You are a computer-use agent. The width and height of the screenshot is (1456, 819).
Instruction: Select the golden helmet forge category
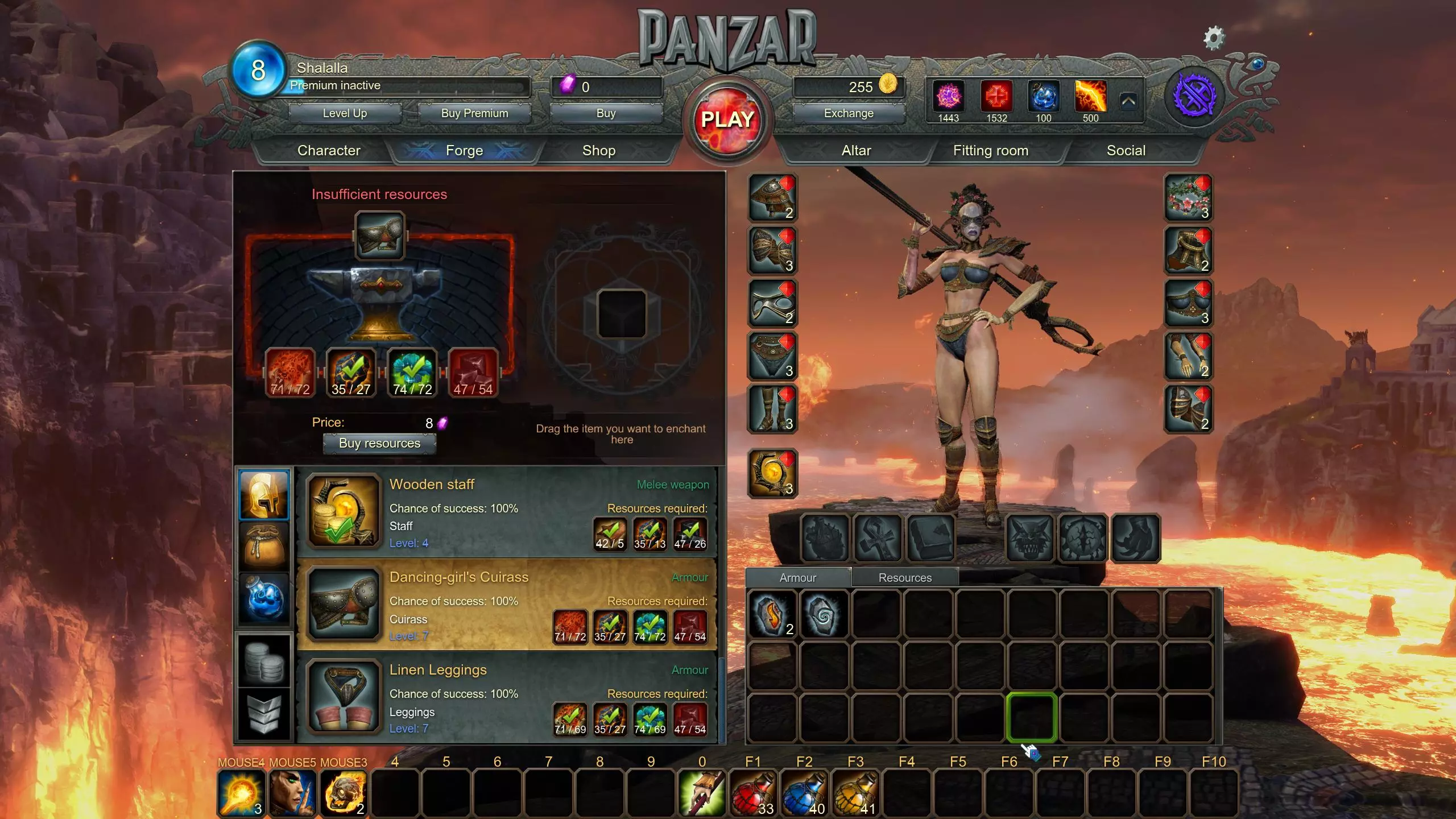pos(264,495)
